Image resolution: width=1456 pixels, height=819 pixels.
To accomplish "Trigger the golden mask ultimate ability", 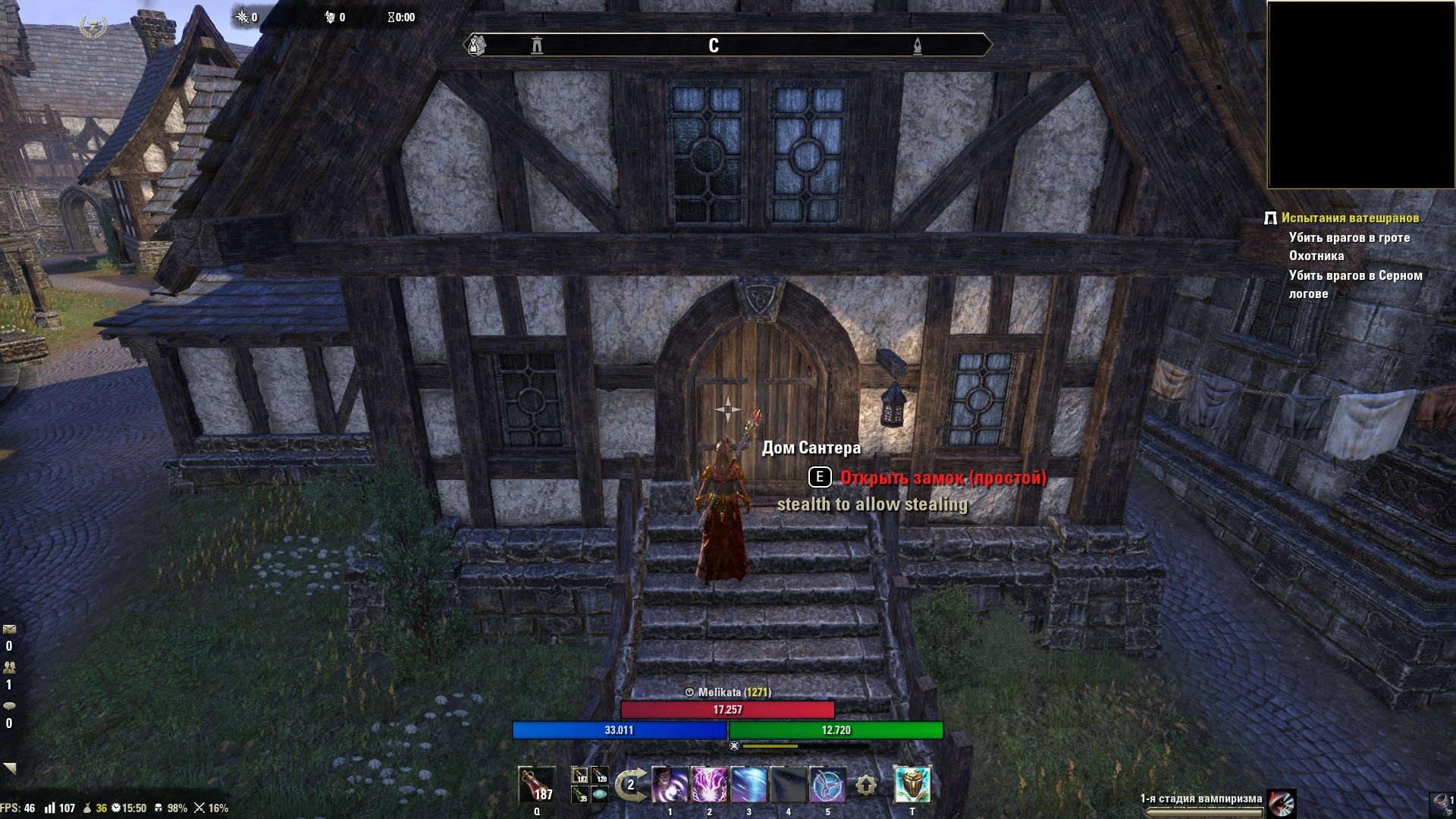I will [x=912, y=785].
